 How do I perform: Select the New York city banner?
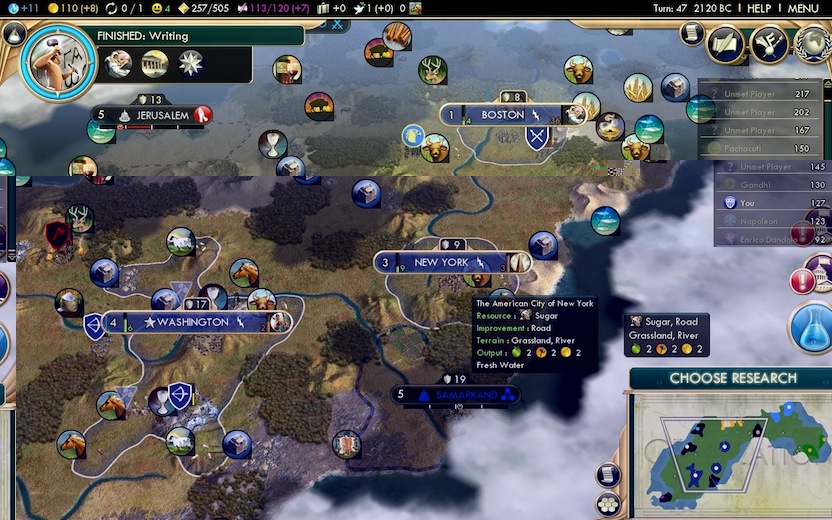(x=441, y=263)
